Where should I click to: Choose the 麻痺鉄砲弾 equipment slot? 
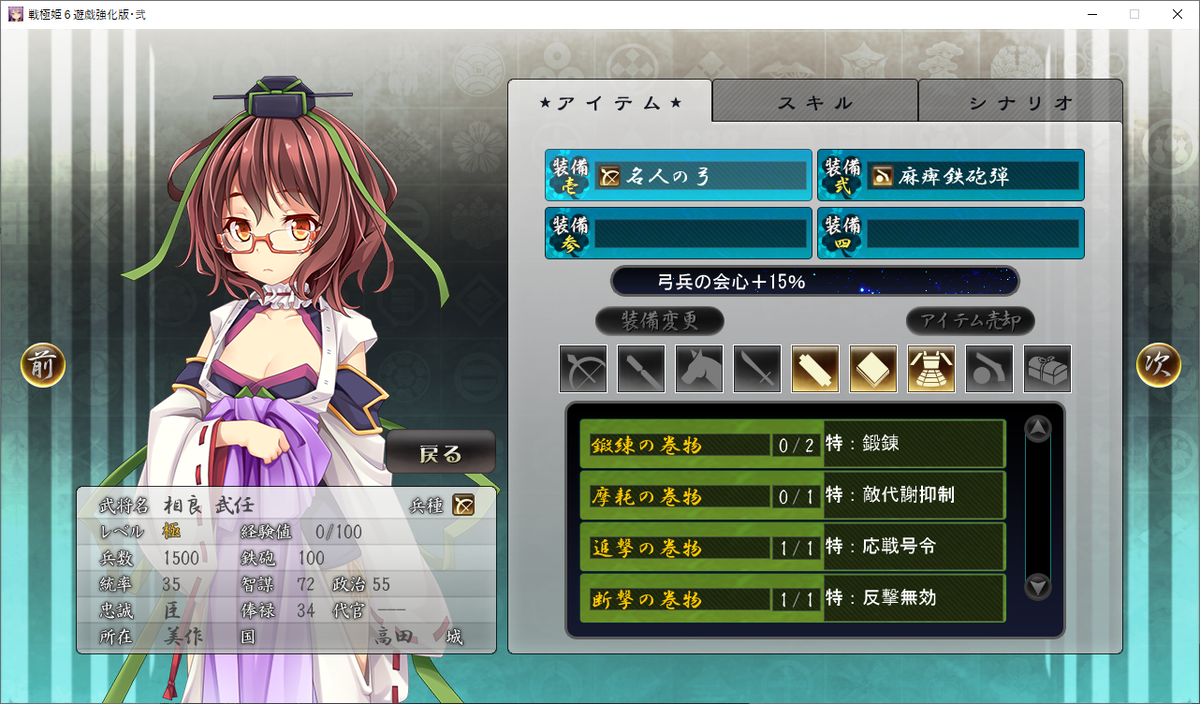coord(951,176)
